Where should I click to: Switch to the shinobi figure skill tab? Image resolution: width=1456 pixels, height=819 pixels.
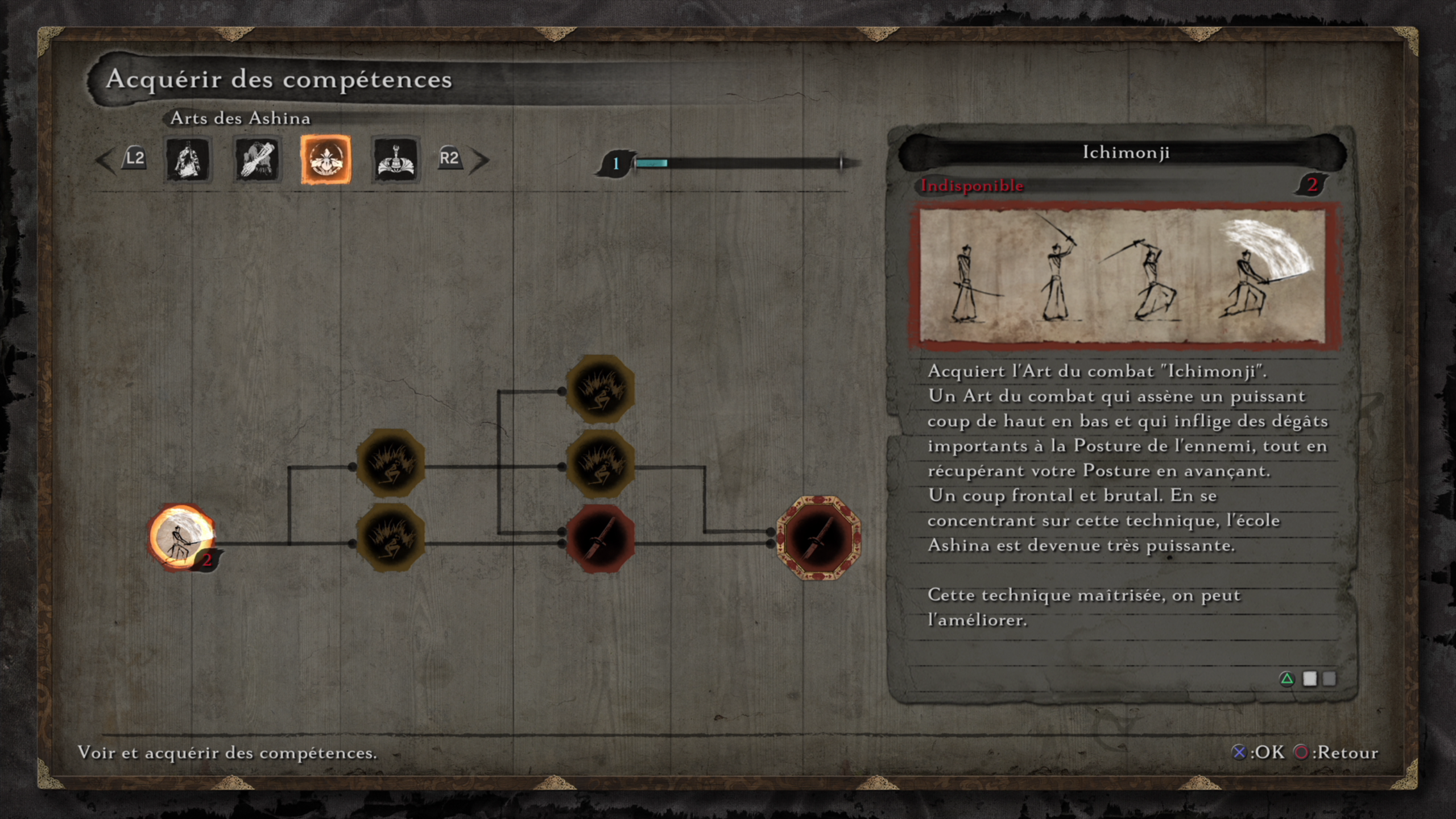(x=188, y=160)
